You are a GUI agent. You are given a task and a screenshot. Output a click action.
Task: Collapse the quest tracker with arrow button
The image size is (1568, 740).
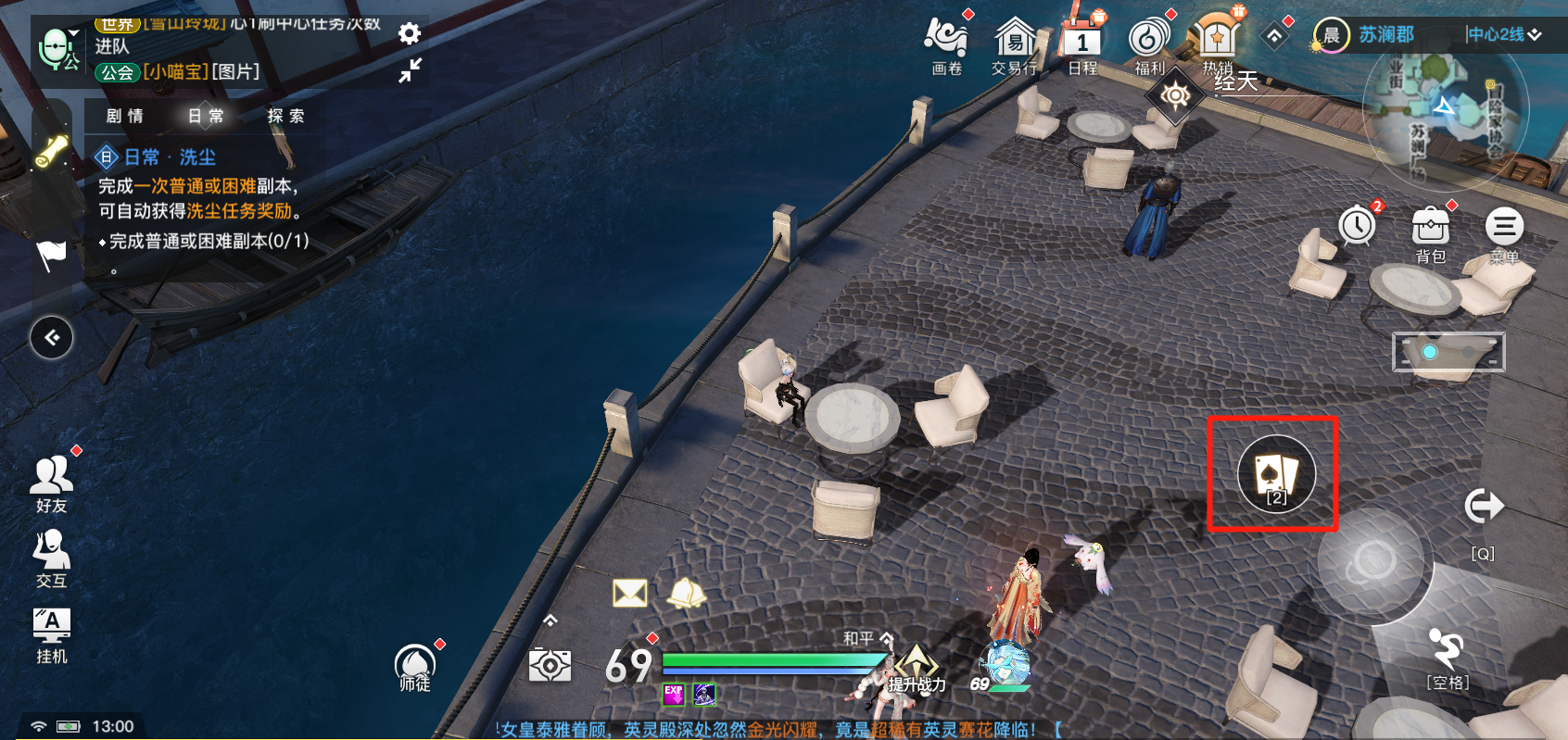tap(52, 337)
